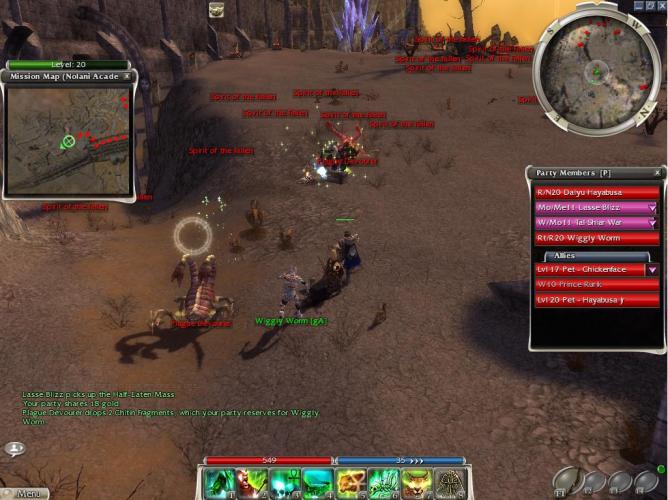Viewport: 668px width, 500px height.
Task: Click the first weapon set slot
Action: (566, 481)
